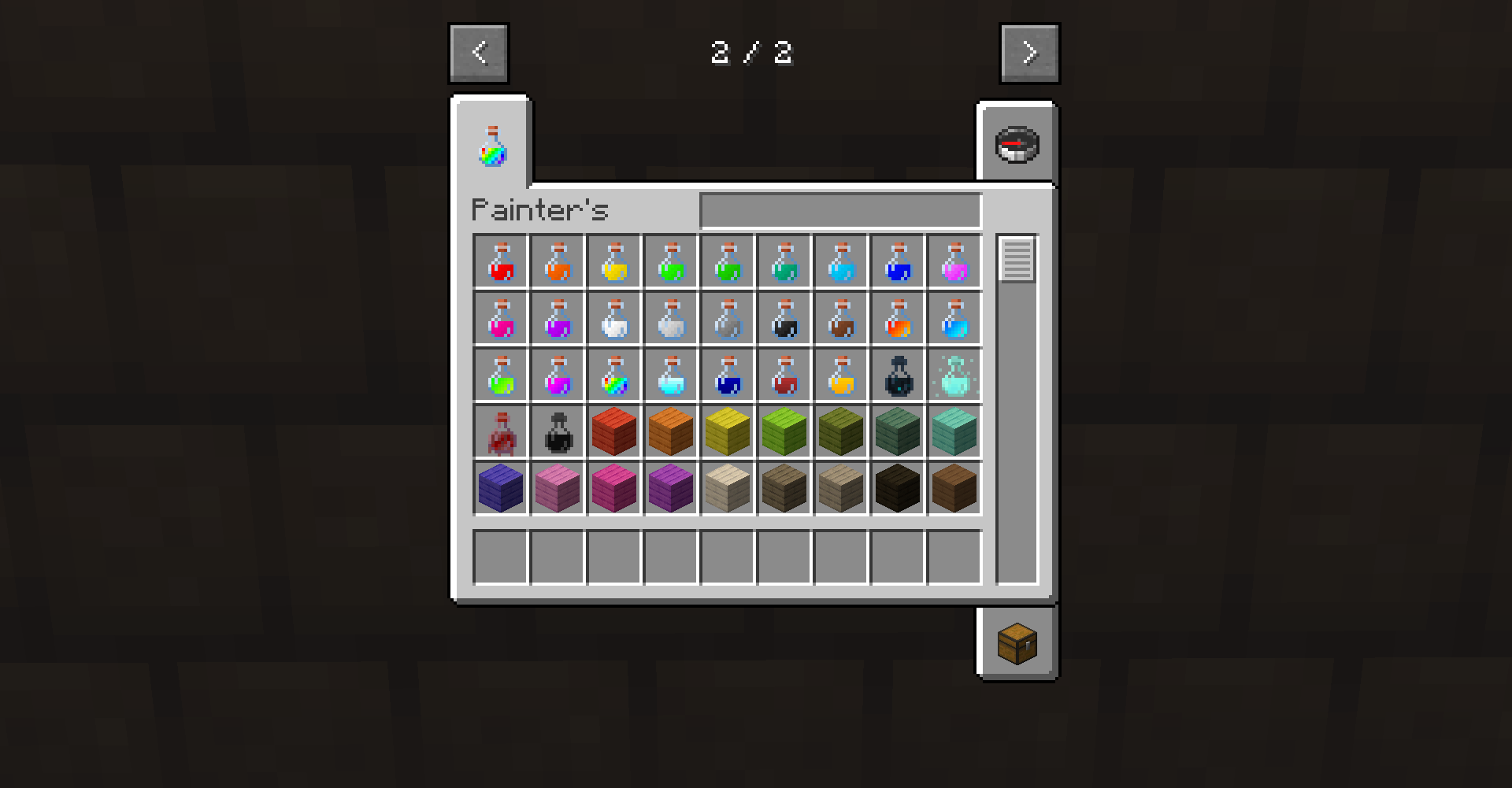This screenshot has height=788, width=1512.
Task: Pick up the red dye bottle
Action: pyautogui.click(x=500, y=262)
